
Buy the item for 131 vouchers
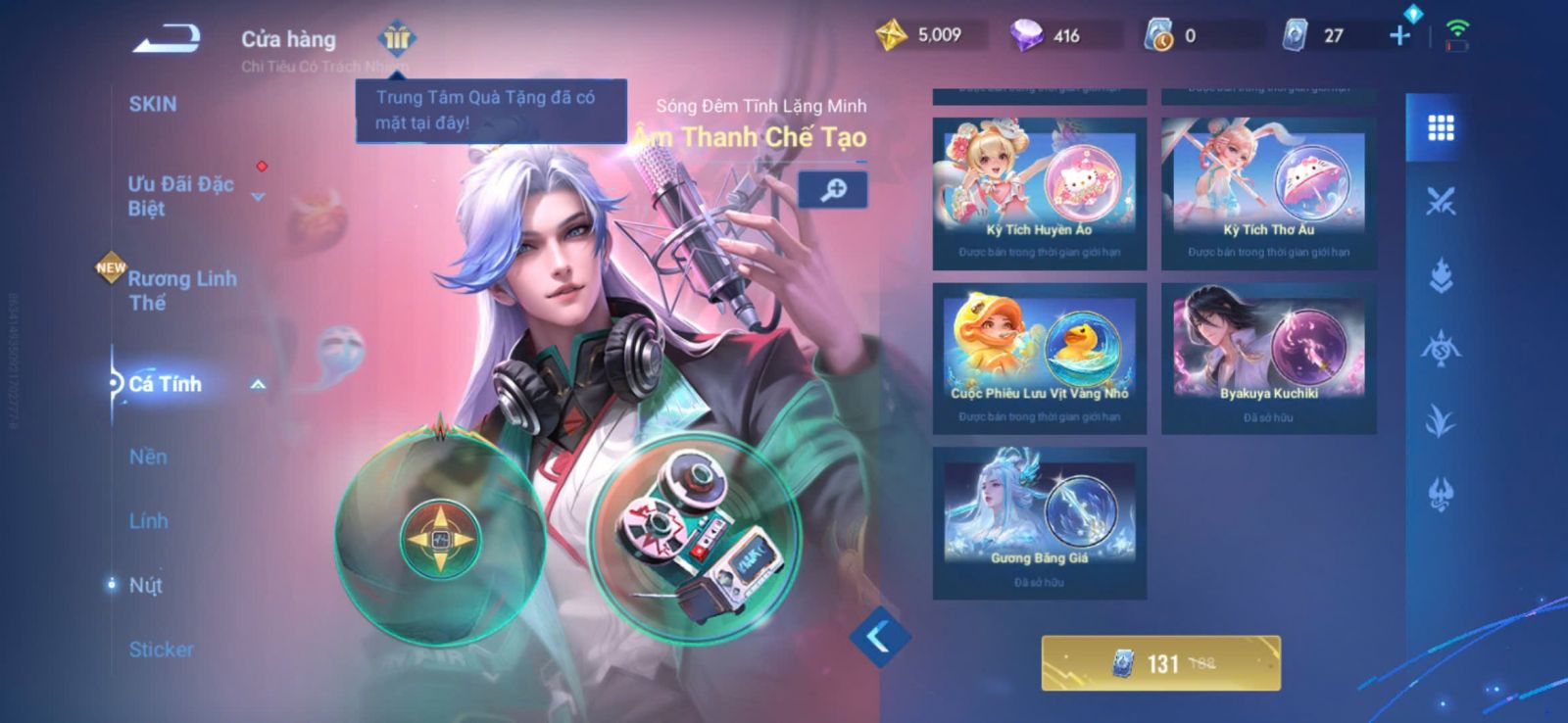click(x=1160, y=663)
